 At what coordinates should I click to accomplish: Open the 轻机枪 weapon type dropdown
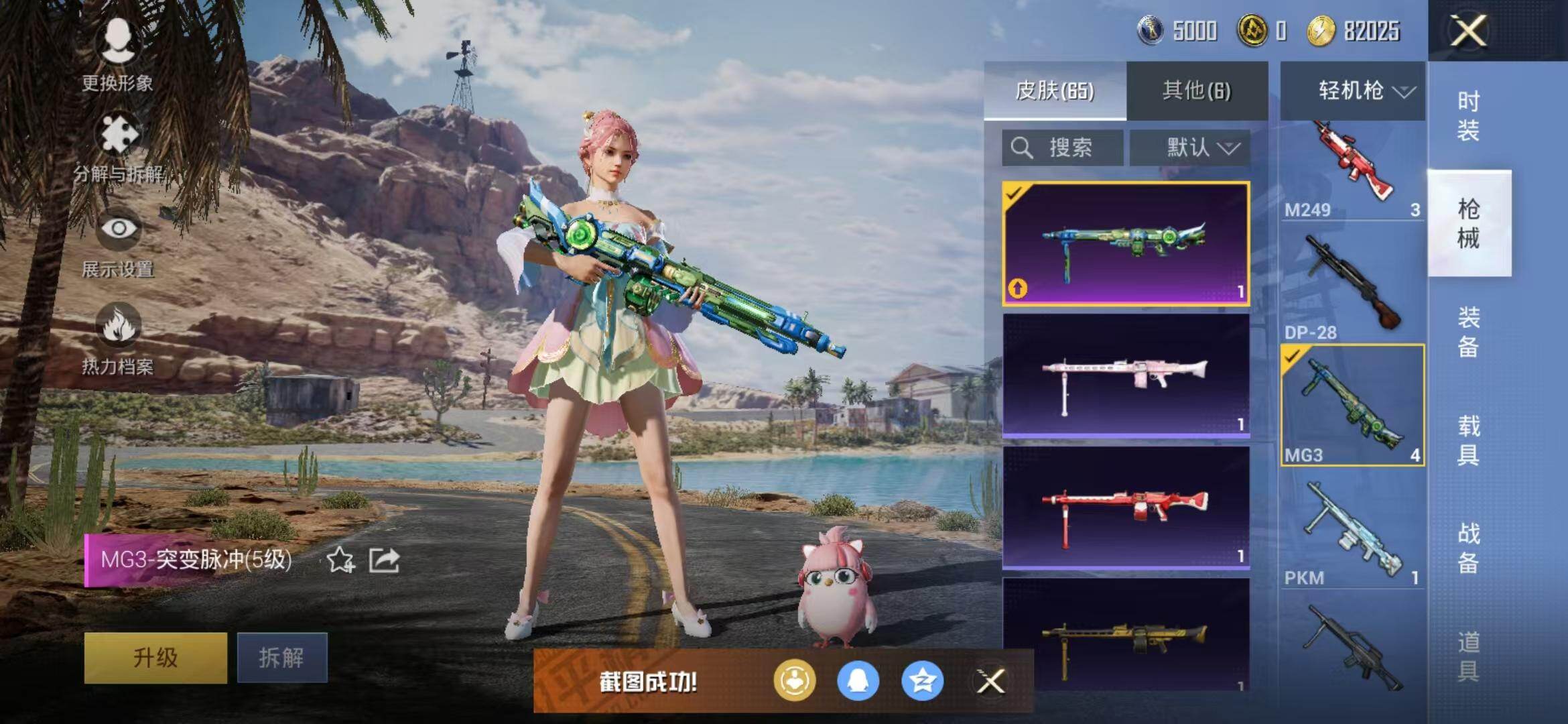point(1353,90)
